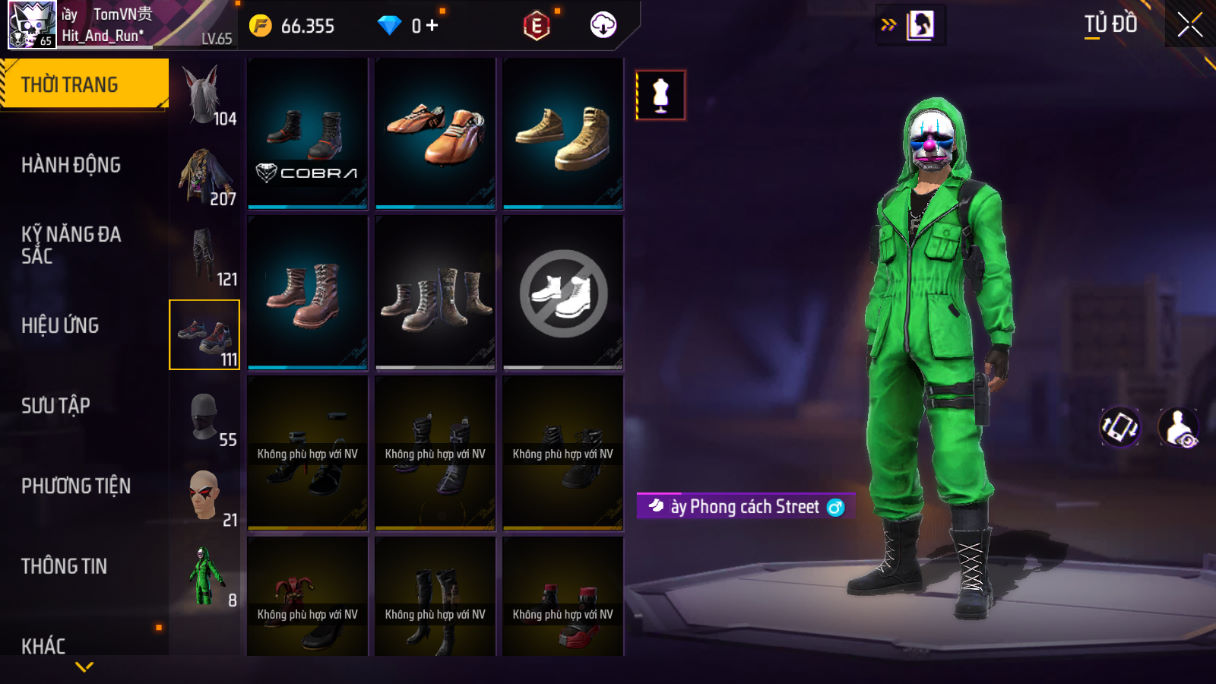Close the wardrobe with the X button
1216x684 pixels.
(1190, 25)
